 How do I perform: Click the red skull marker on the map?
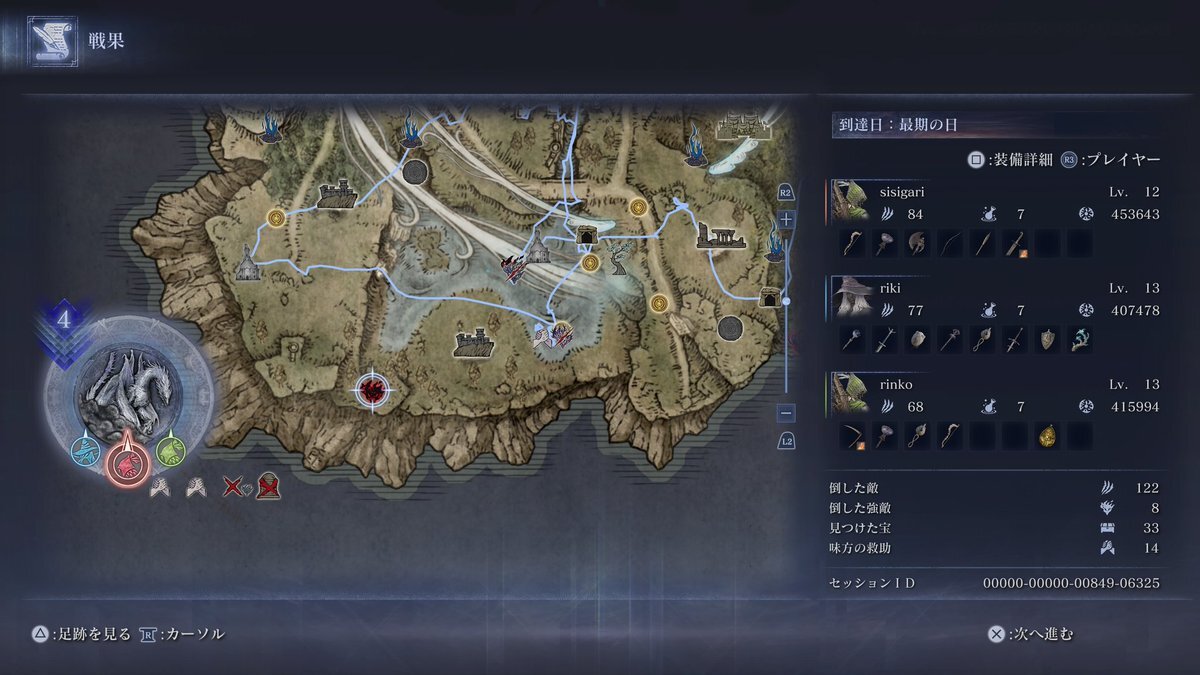coord(374,389)
